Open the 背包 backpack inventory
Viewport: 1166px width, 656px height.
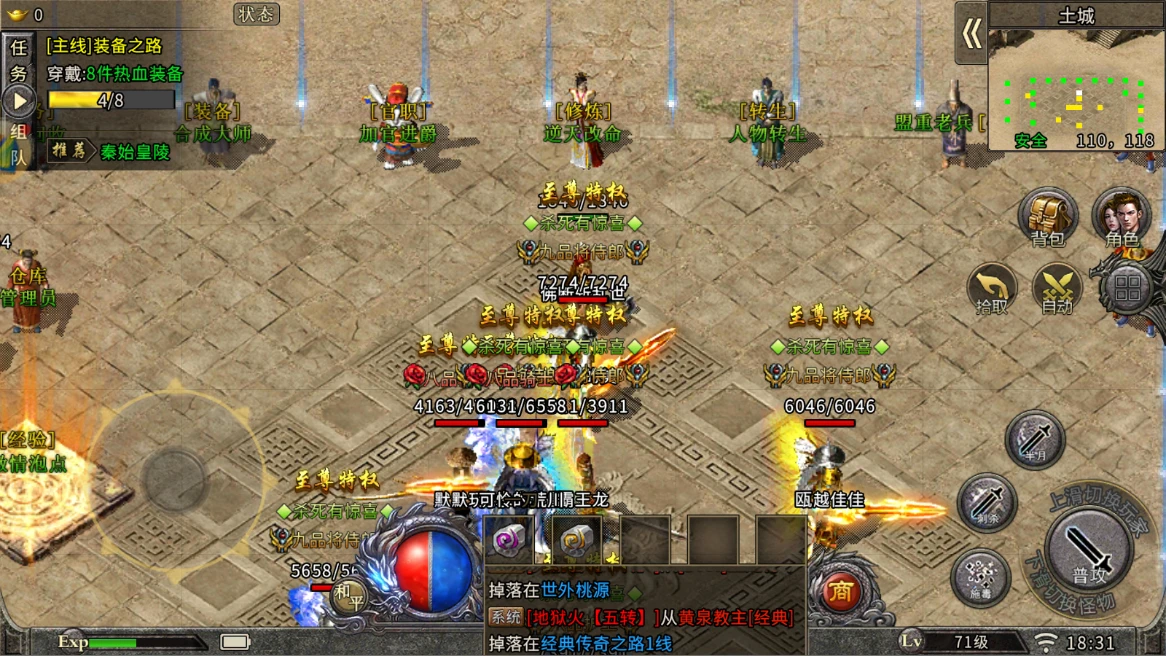click(1047, 216)
